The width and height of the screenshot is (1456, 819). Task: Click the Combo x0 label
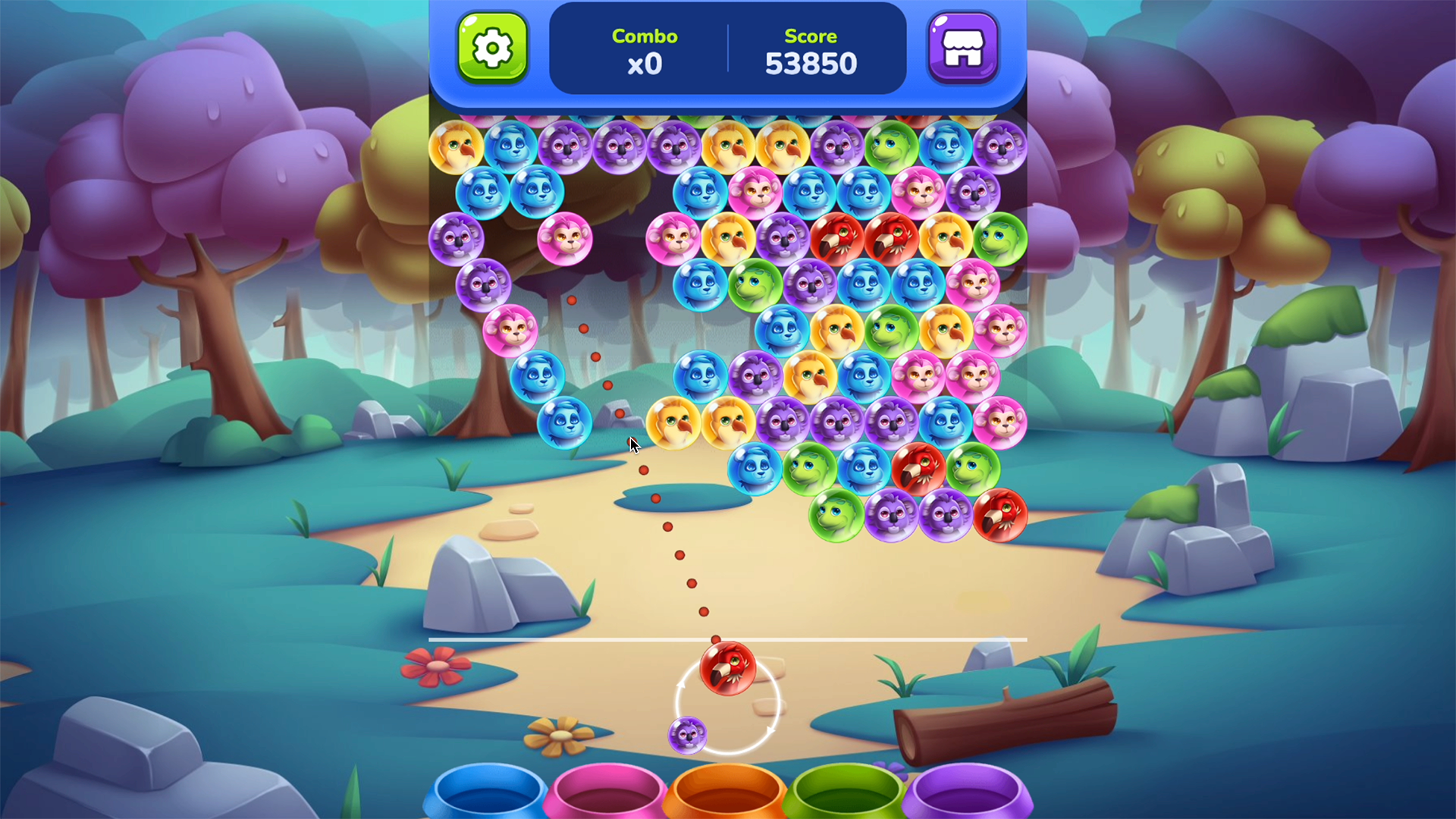pos(645,62)
